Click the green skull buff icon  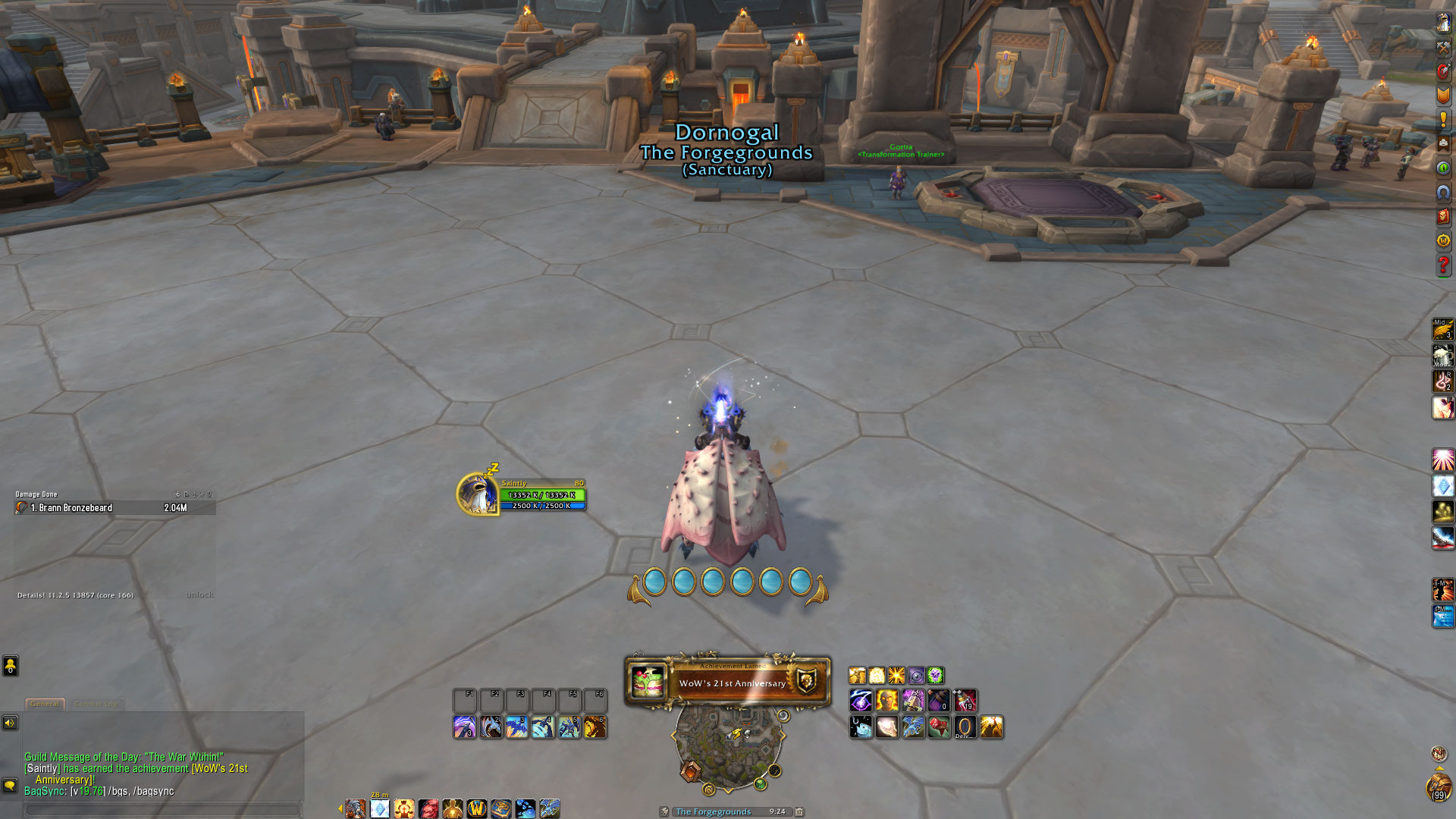pos(936,675)
